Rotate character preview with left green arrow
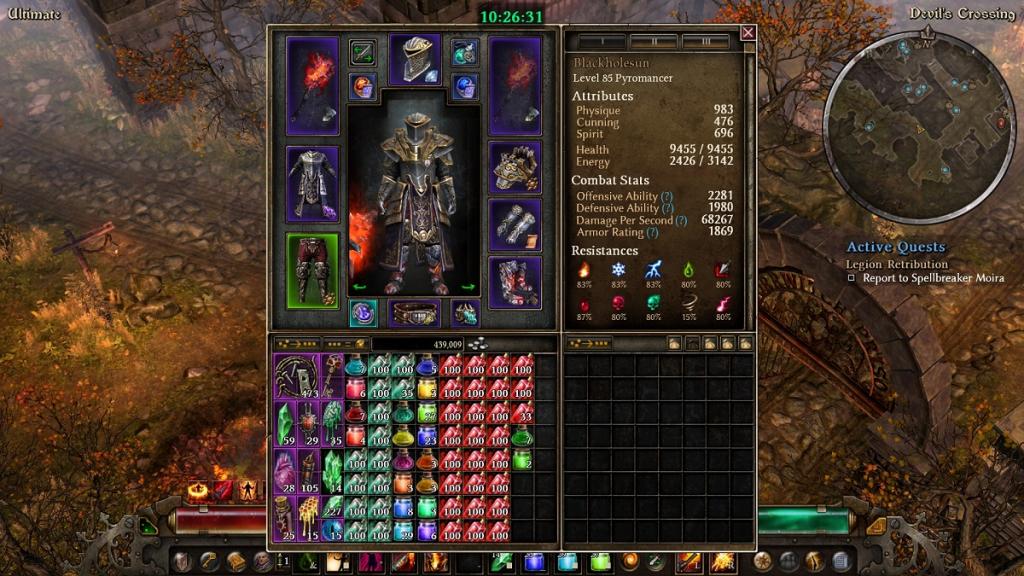The height and width of the screenshot is (576, 1024). click(x=360, y=288)
